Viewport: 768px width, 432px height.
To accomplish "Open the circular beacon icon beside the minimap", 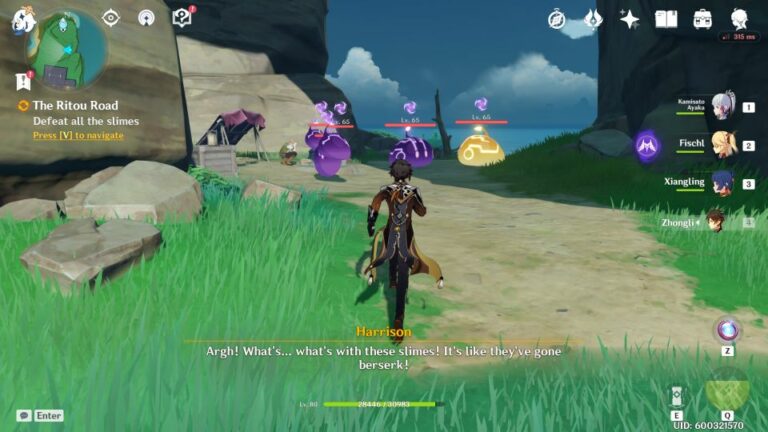I will tap(146, 18).
